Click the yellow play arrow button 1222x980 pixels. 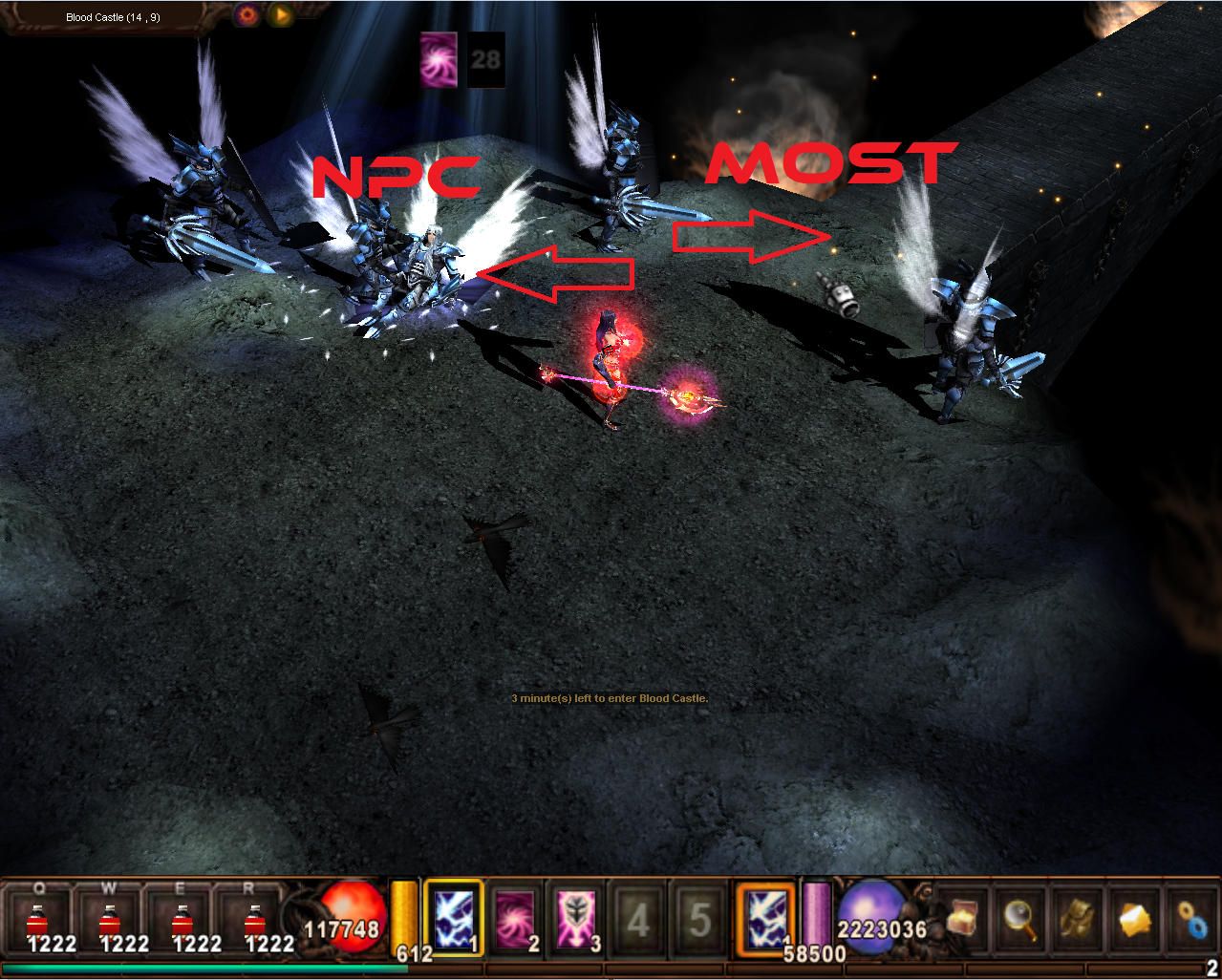pos(281,15)
